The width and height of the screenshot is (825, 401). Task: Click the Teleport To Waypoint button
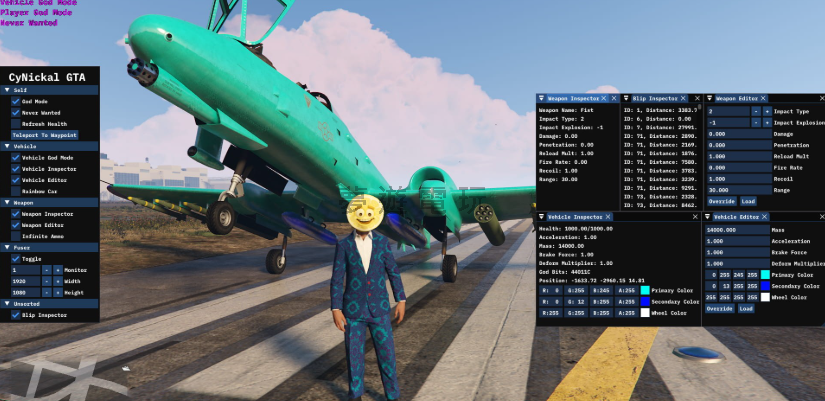[x=45, y=135]
